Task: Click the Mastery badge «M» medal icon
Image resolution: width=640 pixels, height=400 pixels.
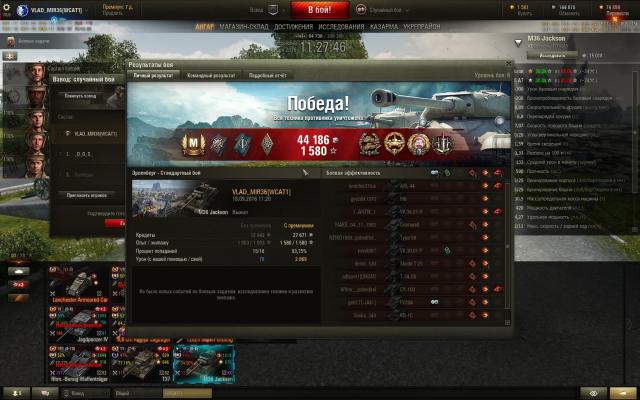Action: pos(195,143)
